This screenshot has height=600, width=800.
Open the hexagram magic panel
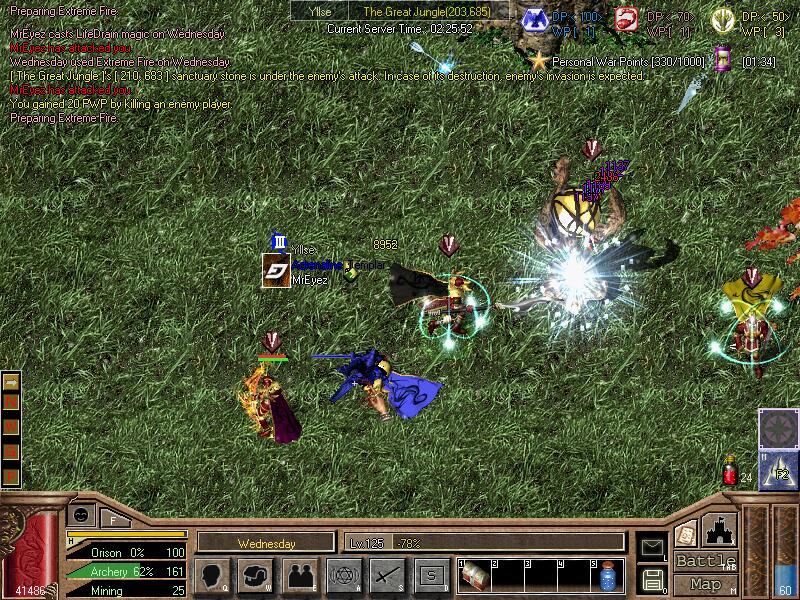pyautogui.click(x=343, y=575)
